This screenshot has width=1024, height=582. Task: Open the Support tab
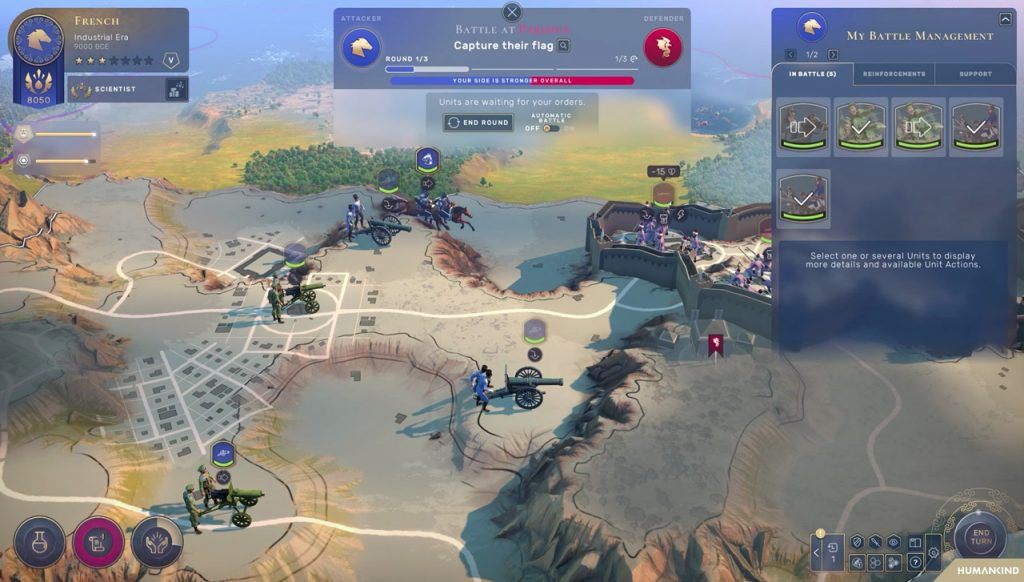975,74
